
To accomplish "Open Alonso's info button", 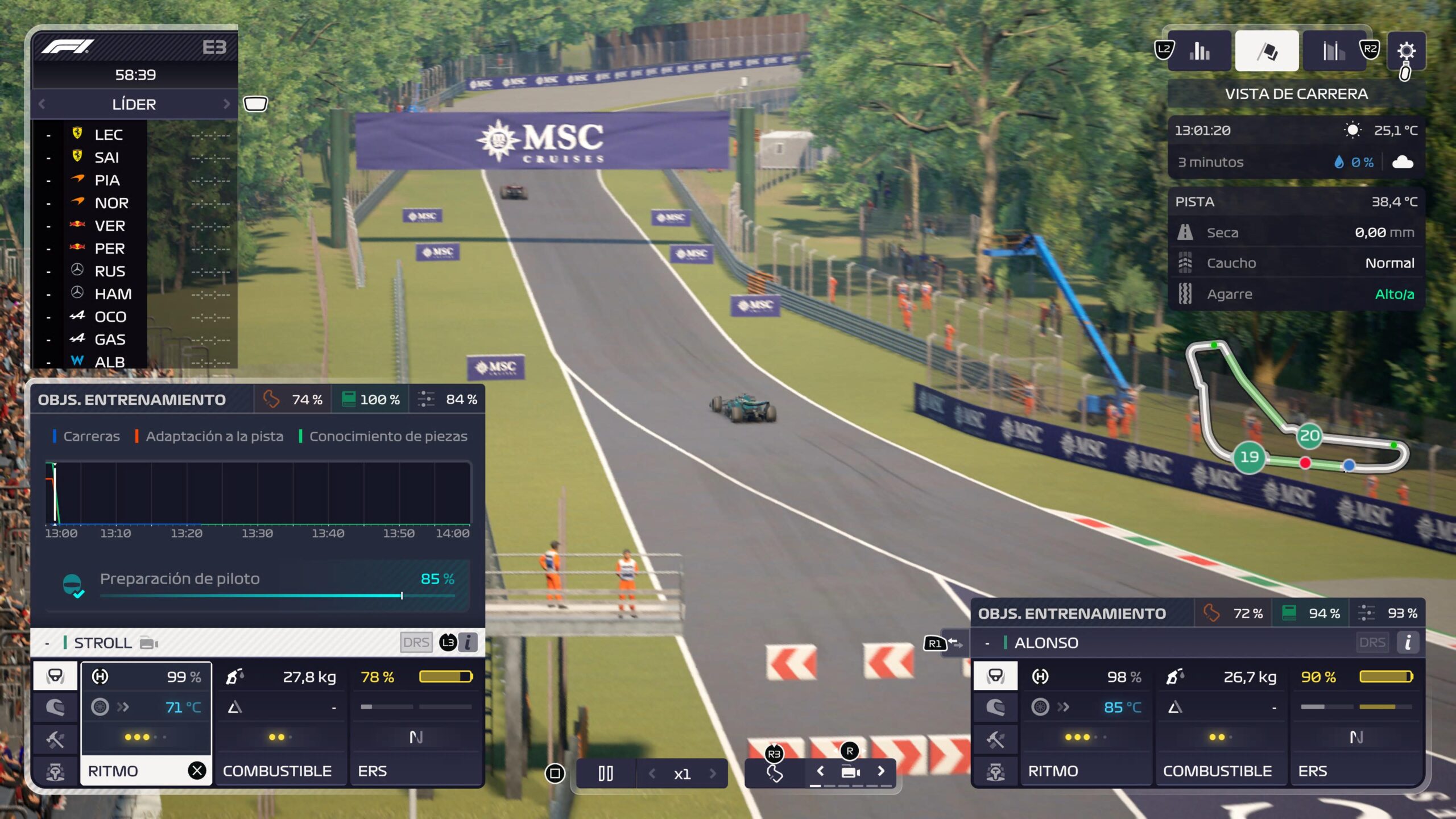I will 1408,643.
